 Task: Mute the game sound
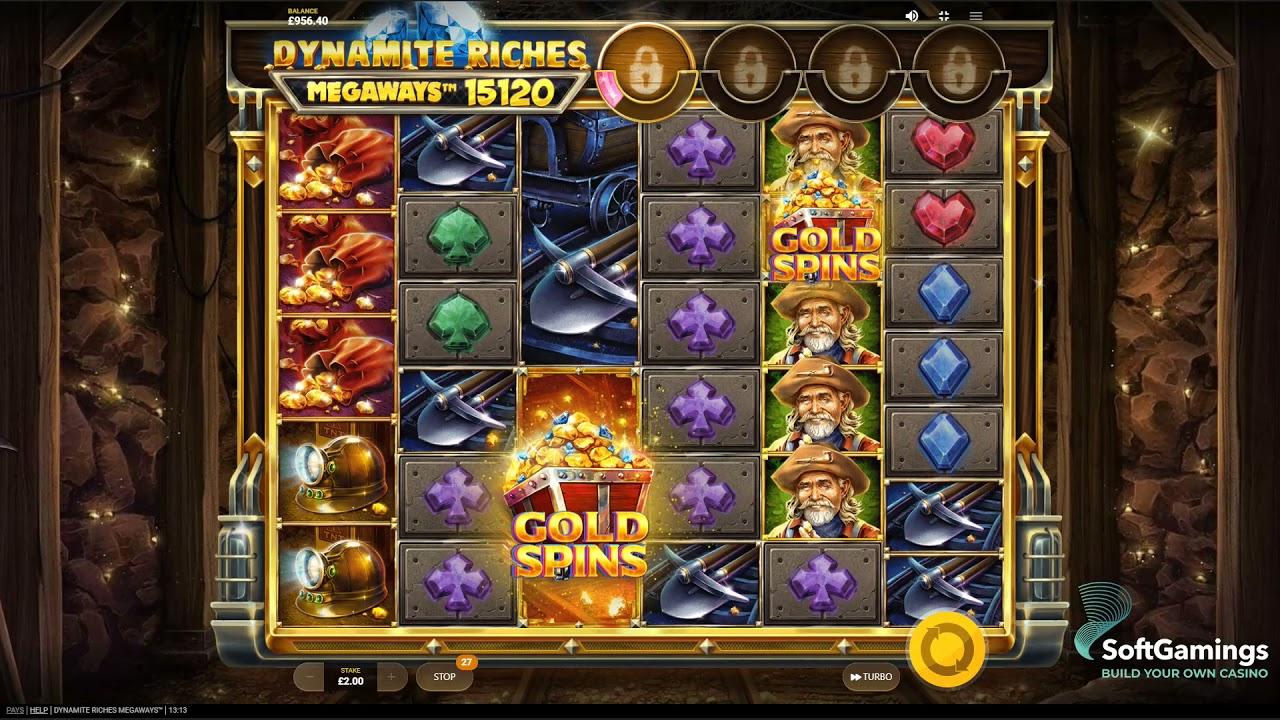[x=911, y=16]
